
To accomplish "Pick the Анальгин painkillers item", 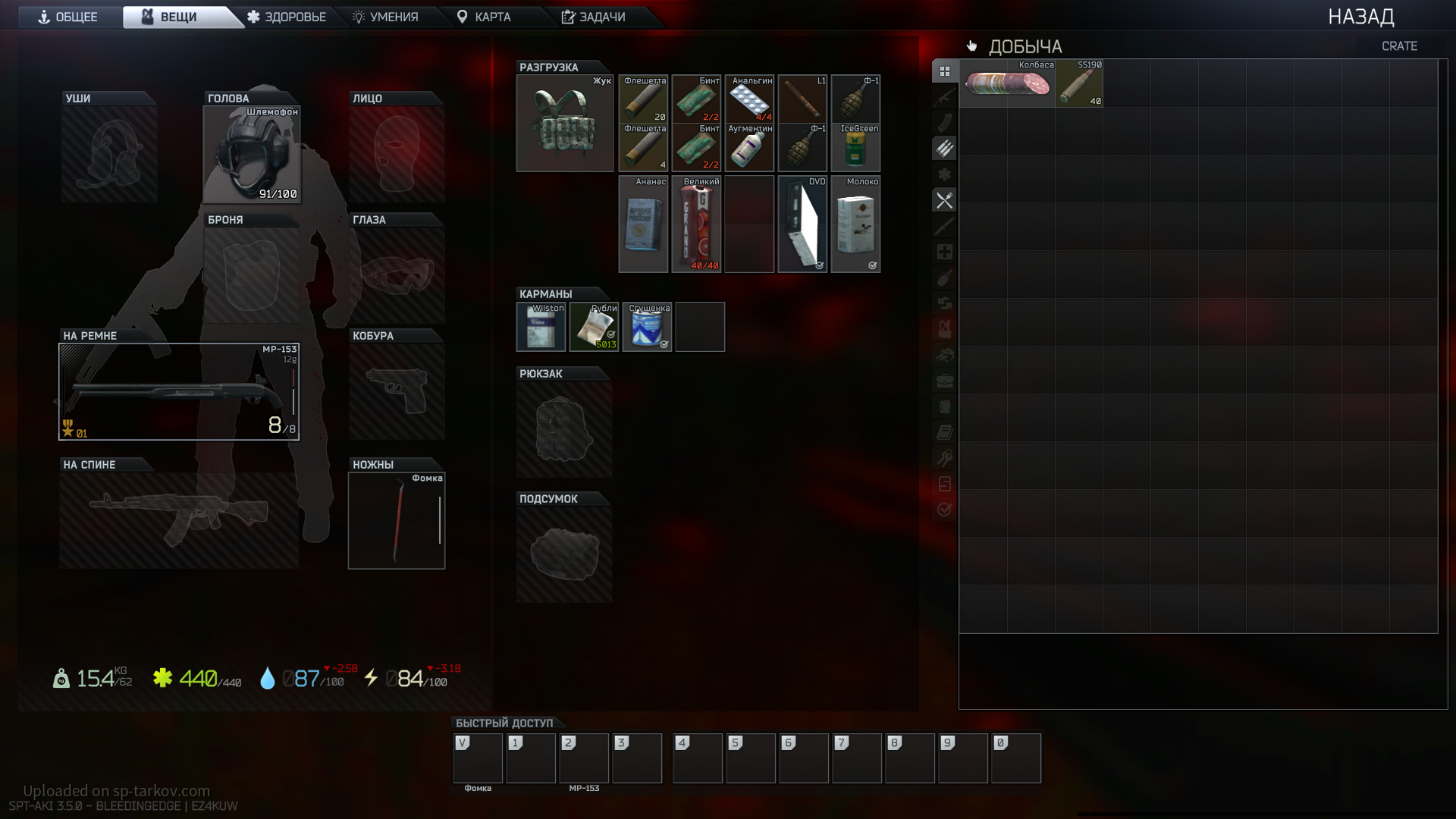I will coord(749,99).
